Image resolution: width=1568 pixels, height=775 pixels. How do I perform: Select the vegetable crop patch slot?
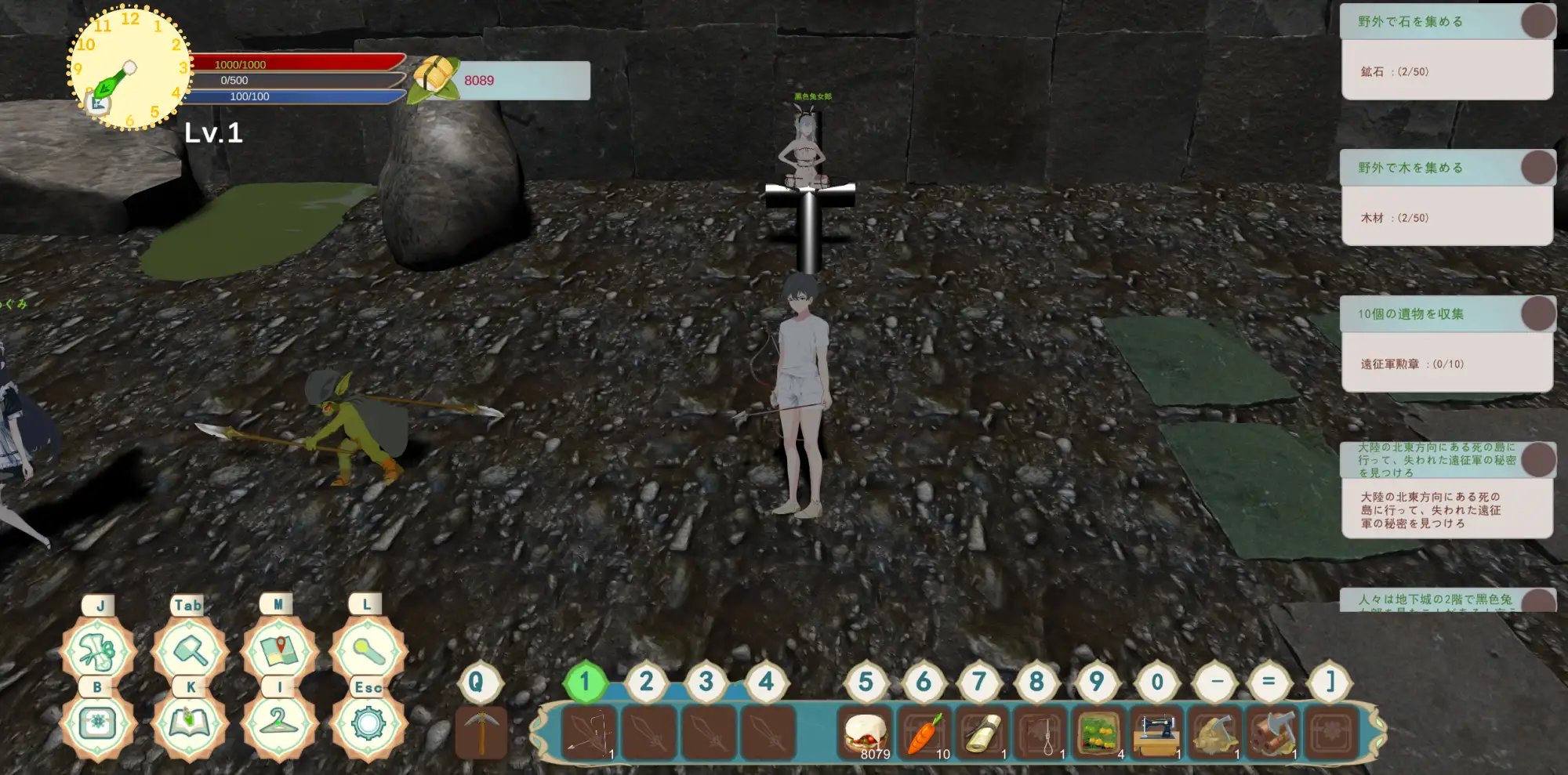tap(1098, 733)
